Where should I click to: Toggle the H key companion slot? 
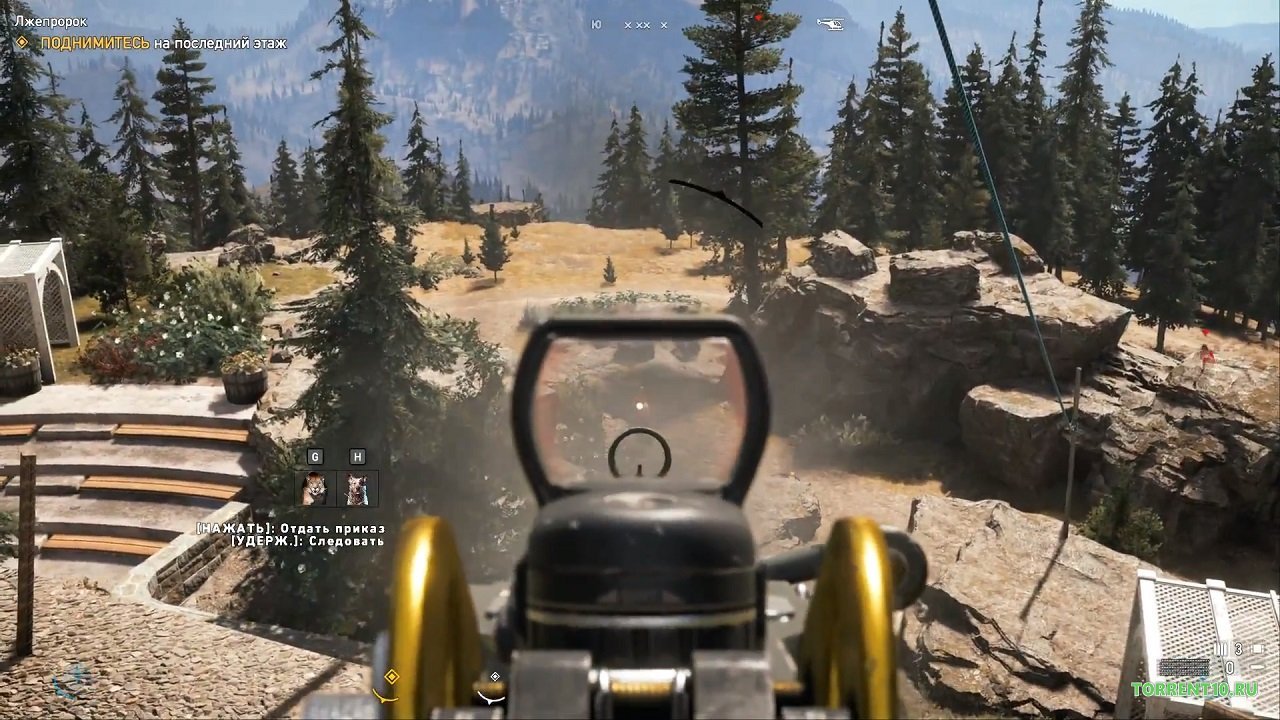[x=357, y=457]
